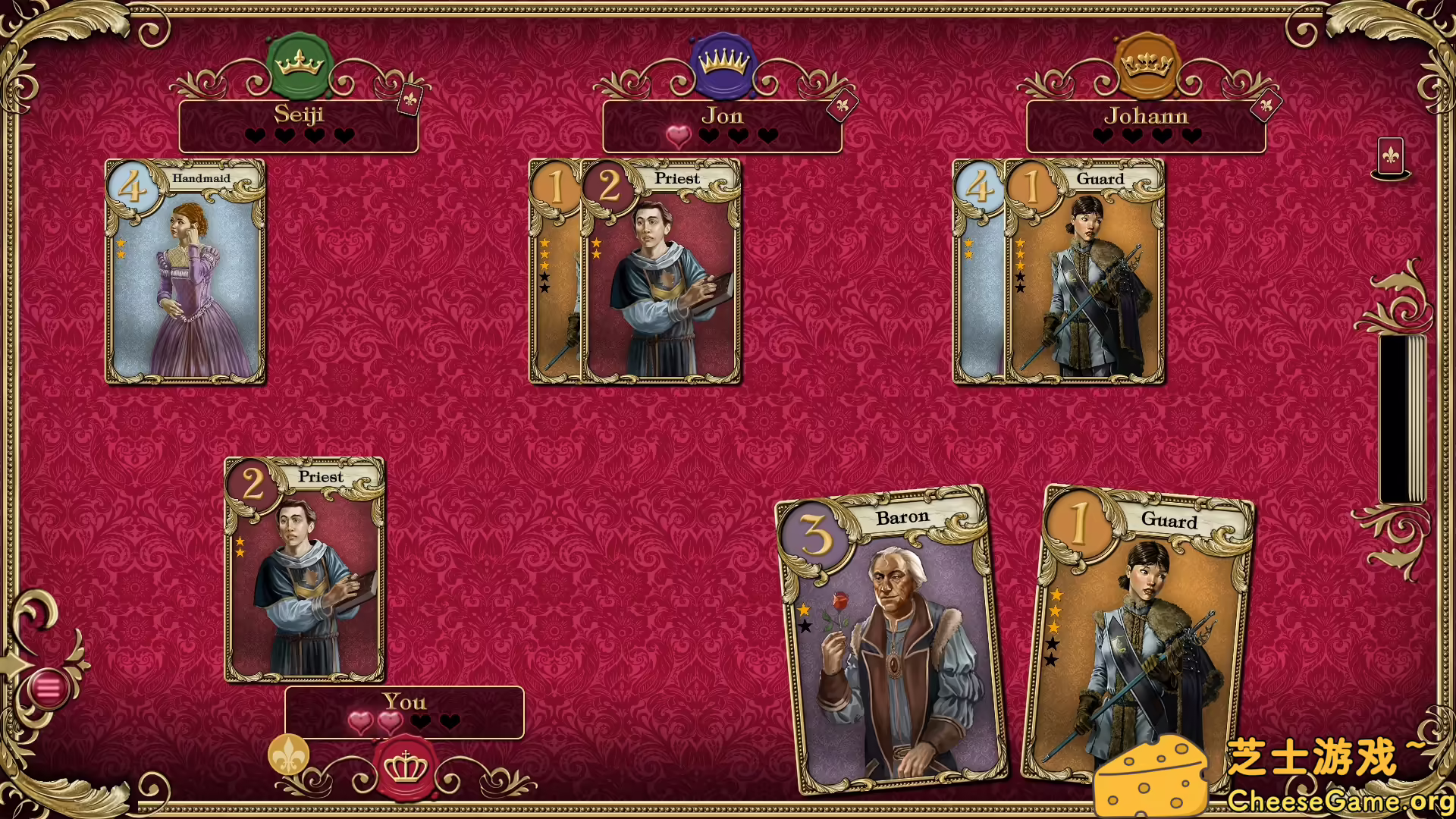Open the round pink menu button
The height and width of the screenshot is (819, 1456).
[48, 689]
